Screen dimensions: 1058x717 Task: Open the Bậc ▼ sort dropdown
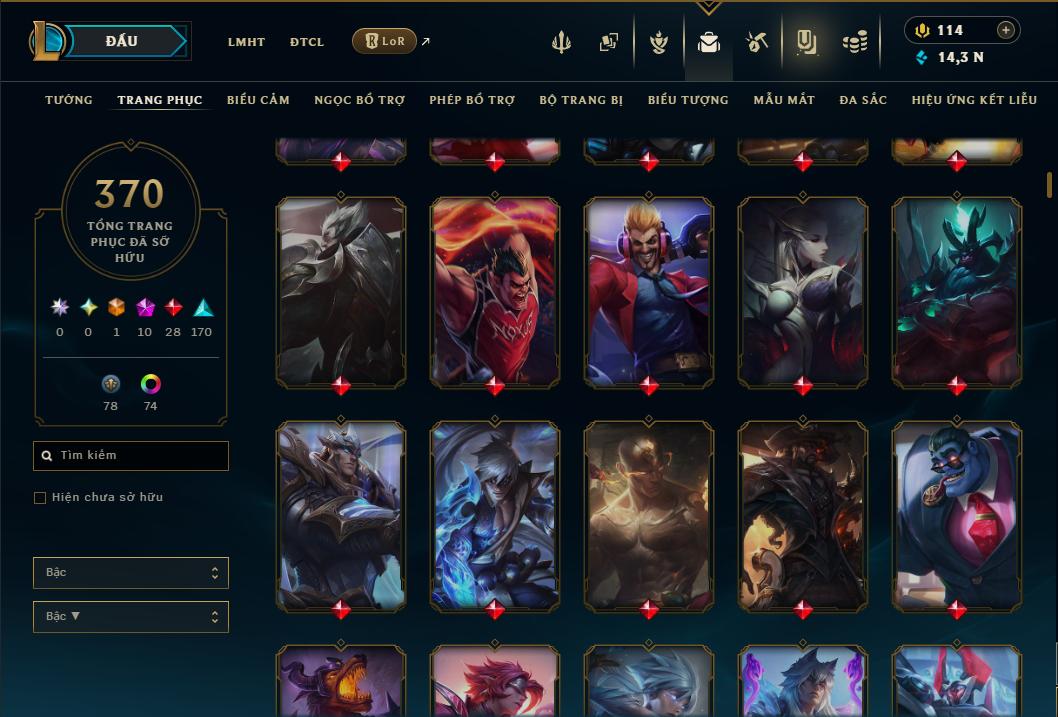click(x=131, y=617)
